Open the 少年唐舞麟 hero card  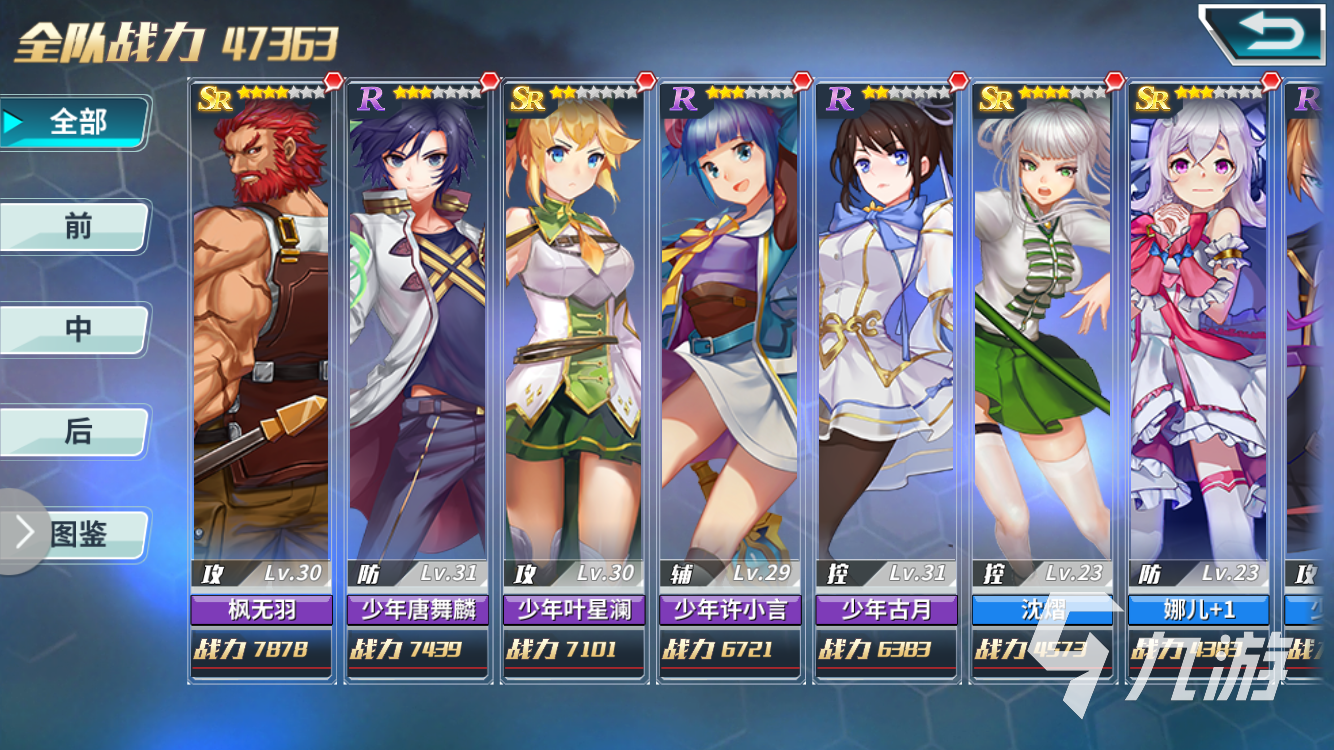click(417, 380)
